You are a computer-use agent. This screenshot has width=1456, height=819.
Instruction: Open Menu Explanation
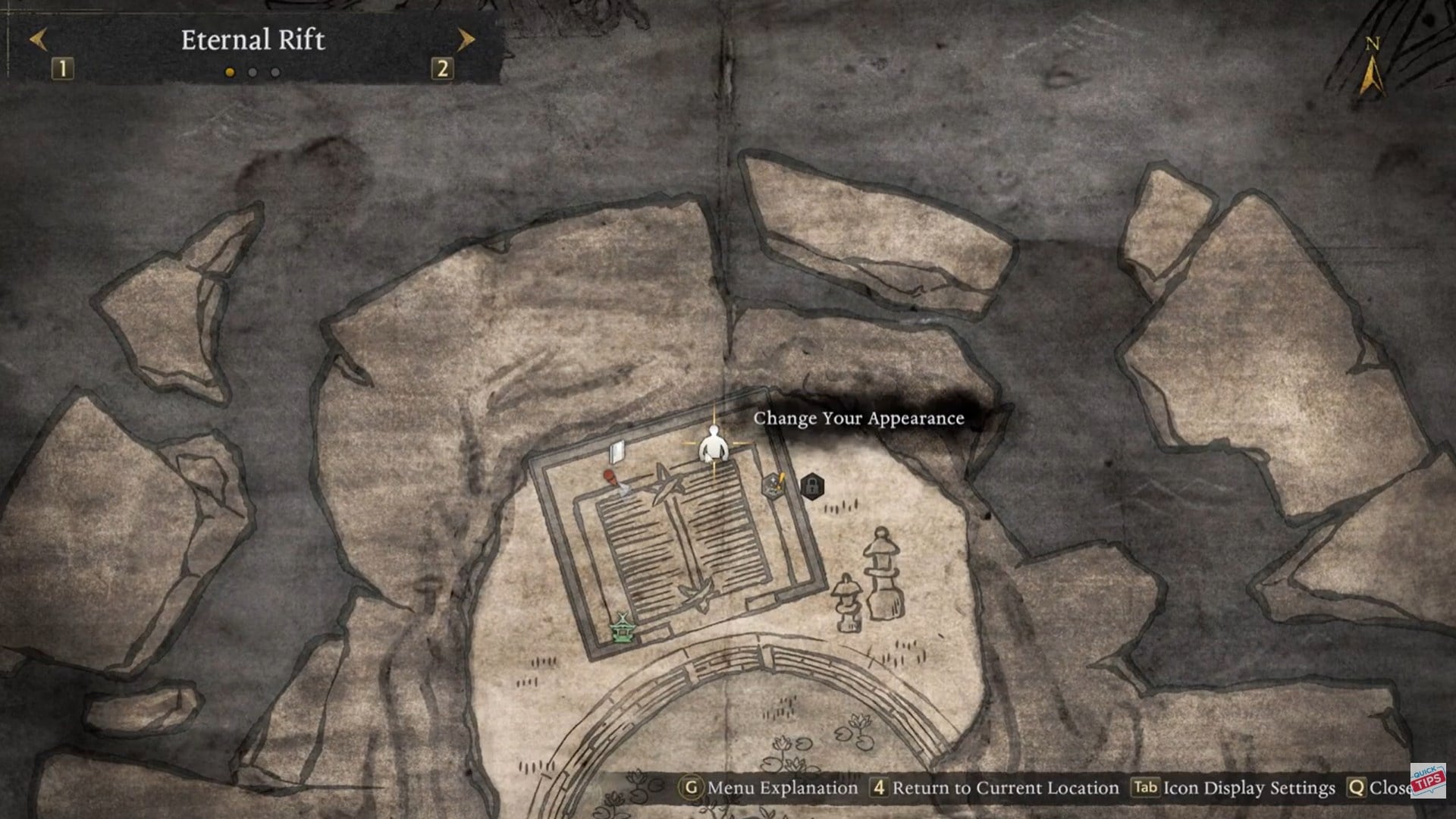pyautogui.click(x=770, y=788)
